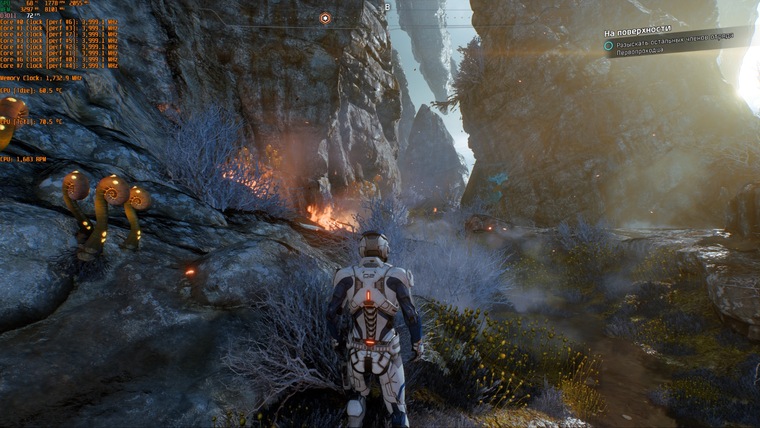Select the objective "Разыскать остальных членов отряда"
Viewport: 760px width, 428px height.
(674, 42)
